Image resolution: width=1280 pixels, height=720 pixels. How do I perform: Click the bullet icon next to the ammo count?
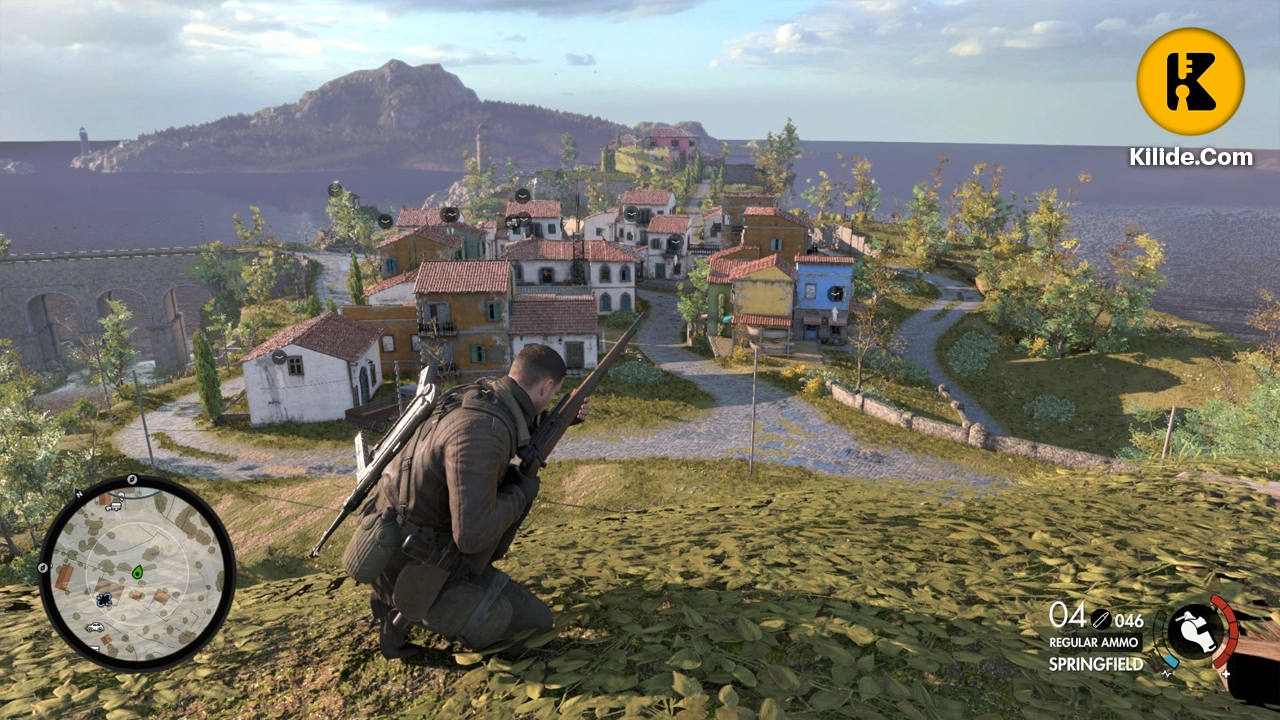1102,619
